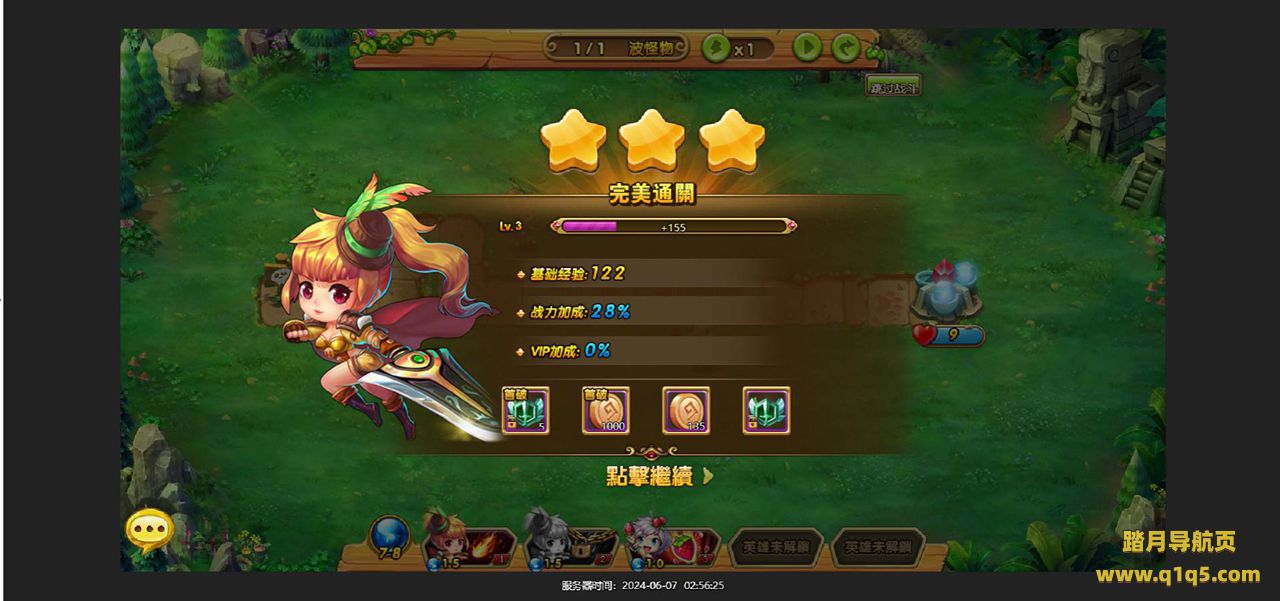Skip the battle with 跳过战斗
Viewport: 1280px width, 601px height.
click(x=893, y=86)
